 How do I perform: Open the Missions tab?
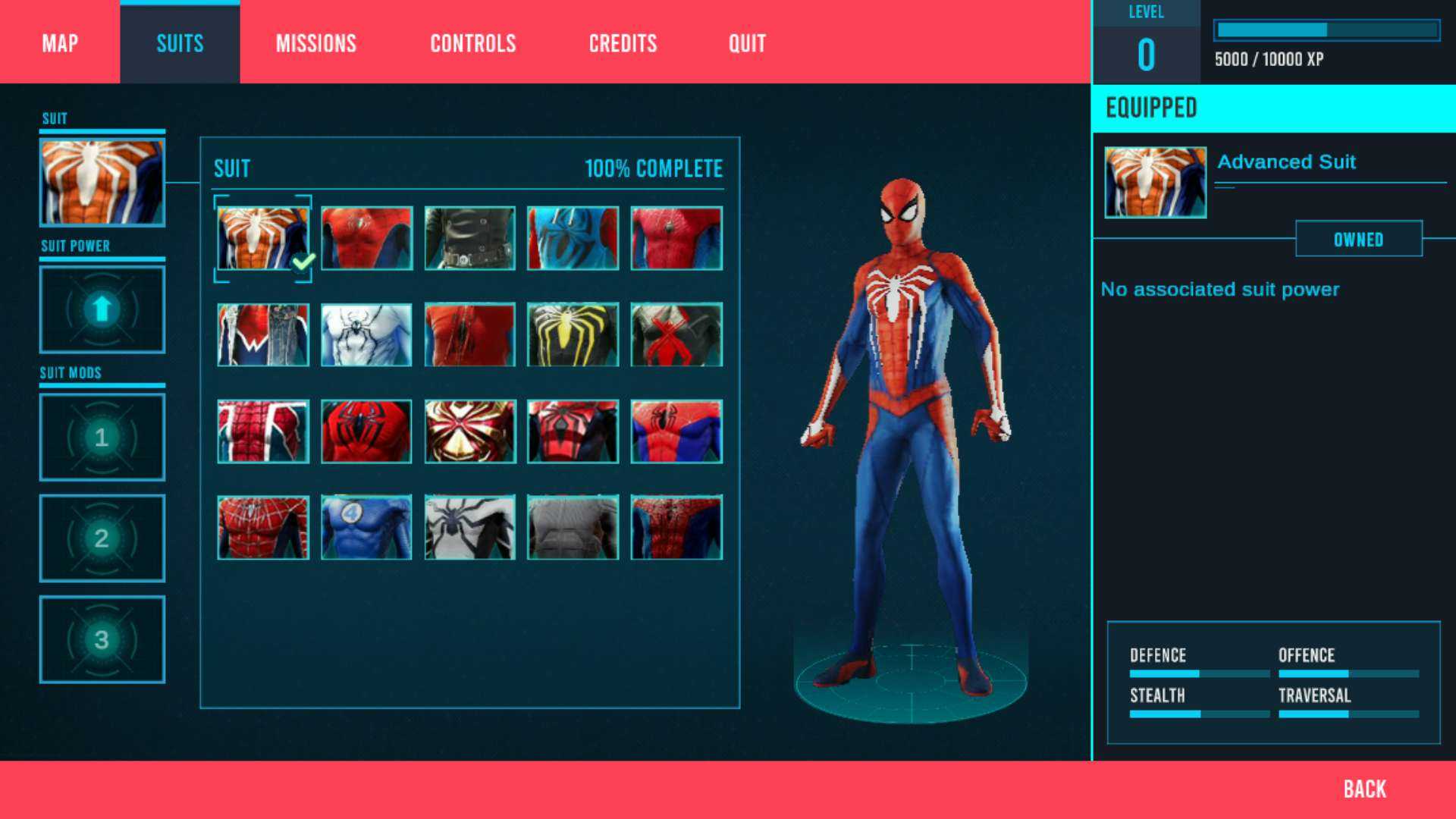315,43
